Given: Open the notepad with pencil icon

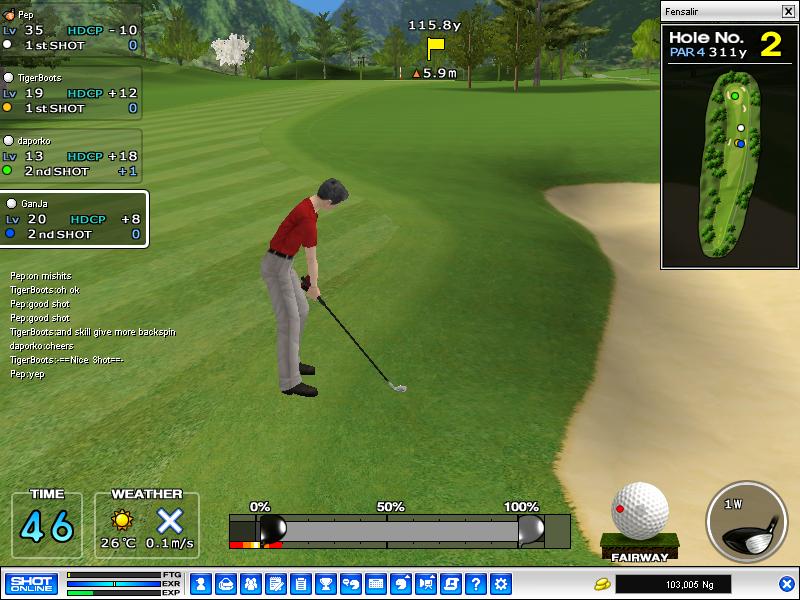Looking at the screenshot, I should coord(276,584).
